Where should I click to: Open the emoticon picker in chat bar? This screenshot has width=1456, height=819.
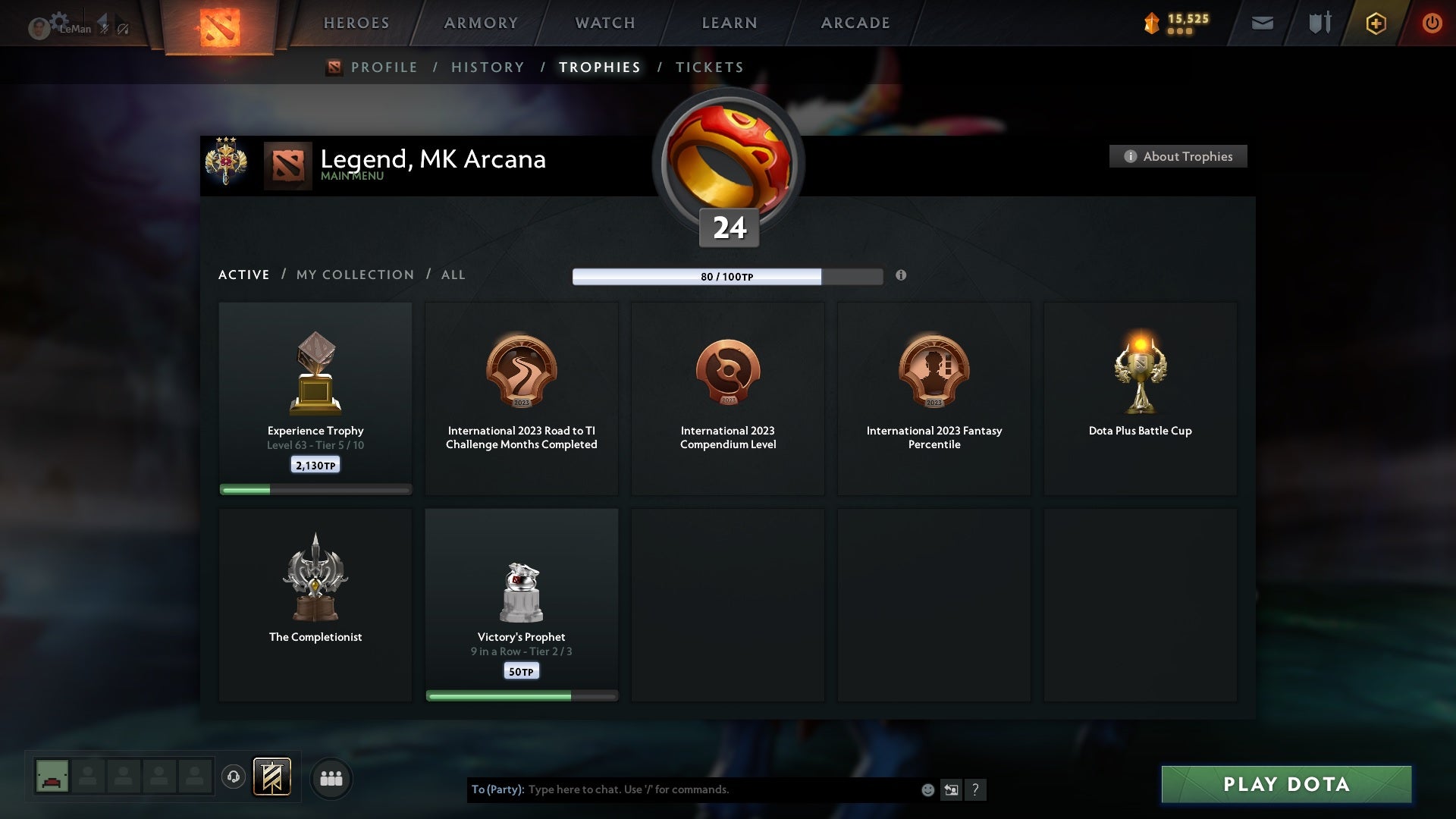coord(927,789)
